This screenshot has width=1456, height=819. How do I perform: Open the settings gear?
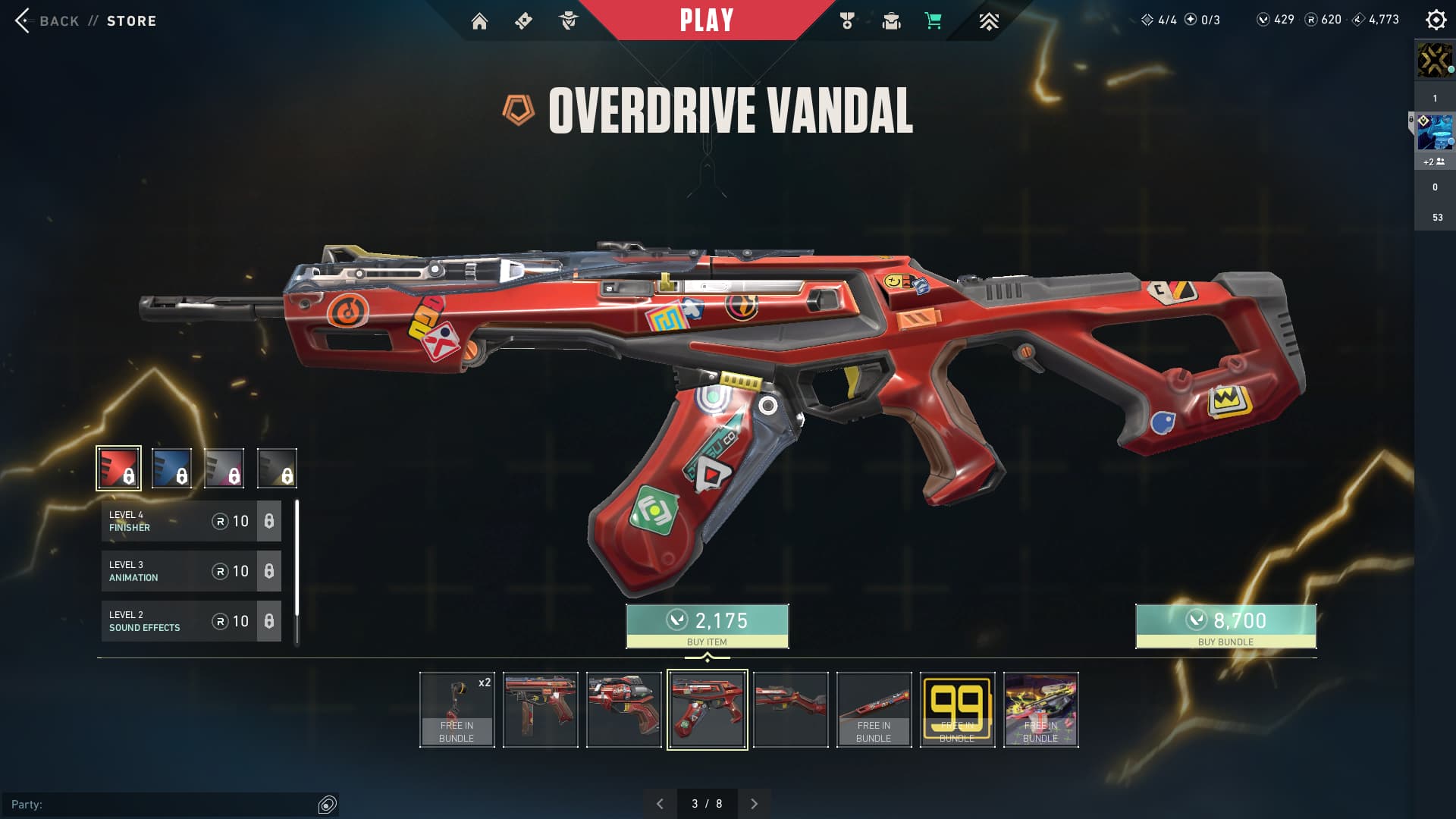[x=1436, y=20]
